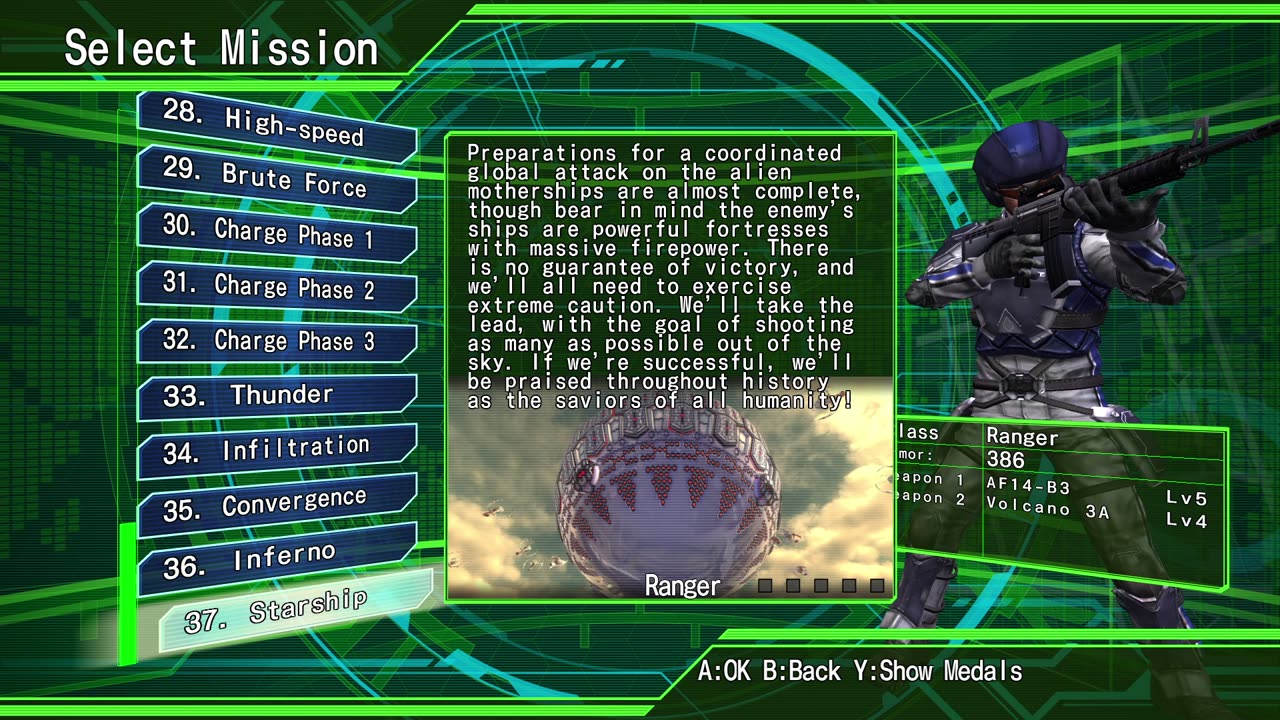Select mission 28 High-speed

(276, 126)
